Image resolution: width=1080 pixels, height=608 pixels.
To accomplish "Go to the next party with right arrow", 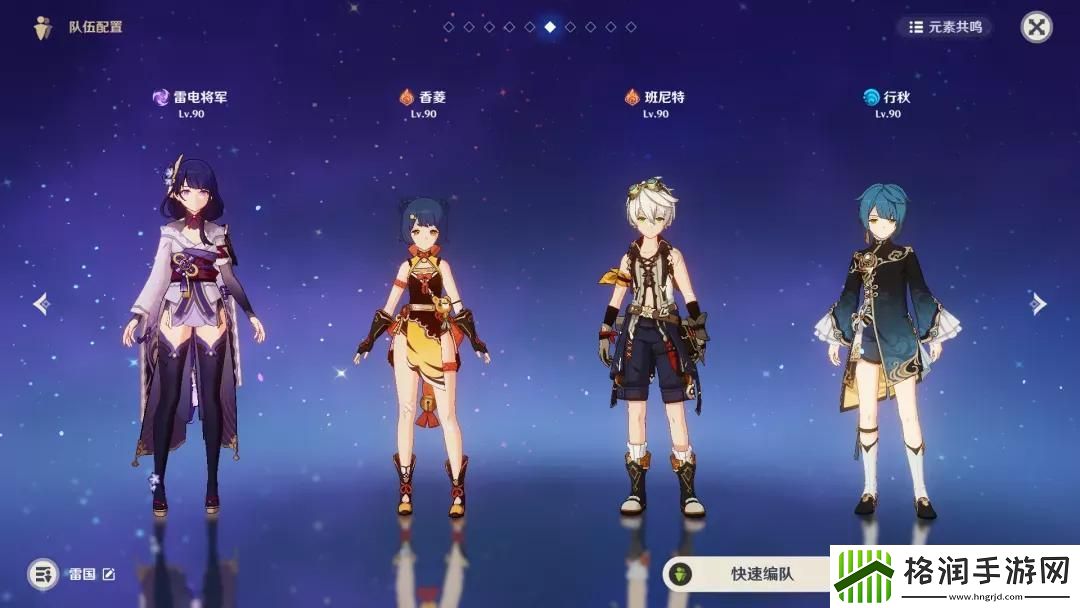I will pos(1039,303).
